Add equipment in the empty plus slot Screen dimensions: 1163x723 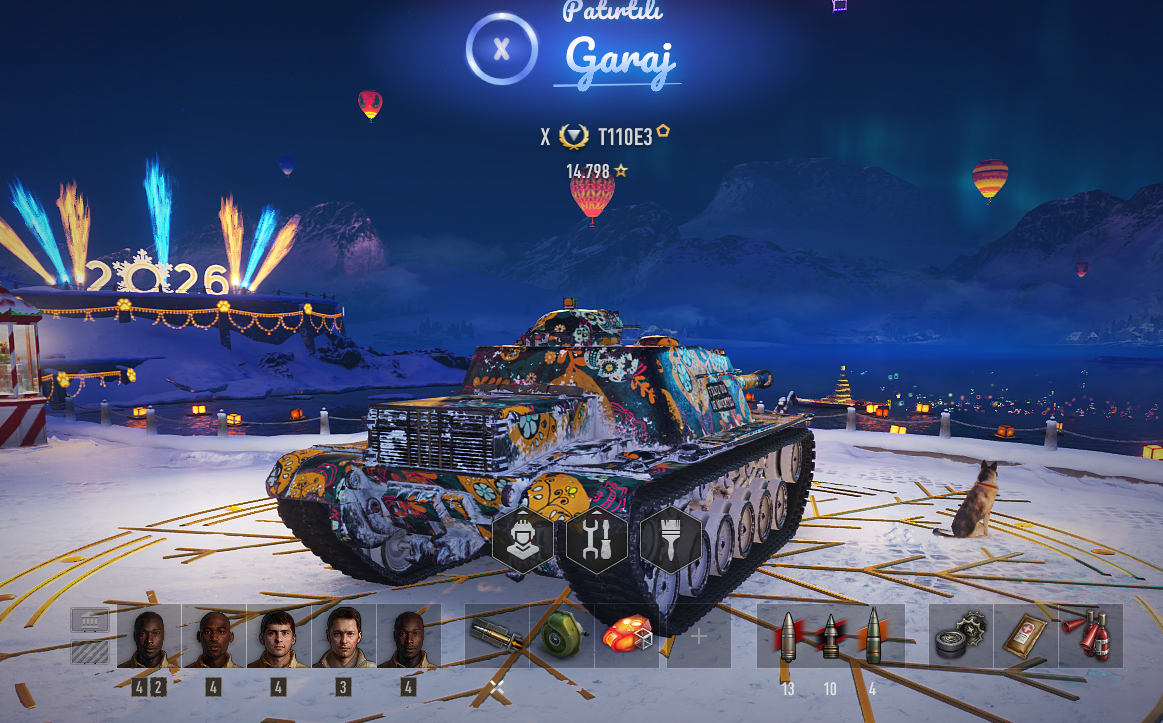[699, 636]
